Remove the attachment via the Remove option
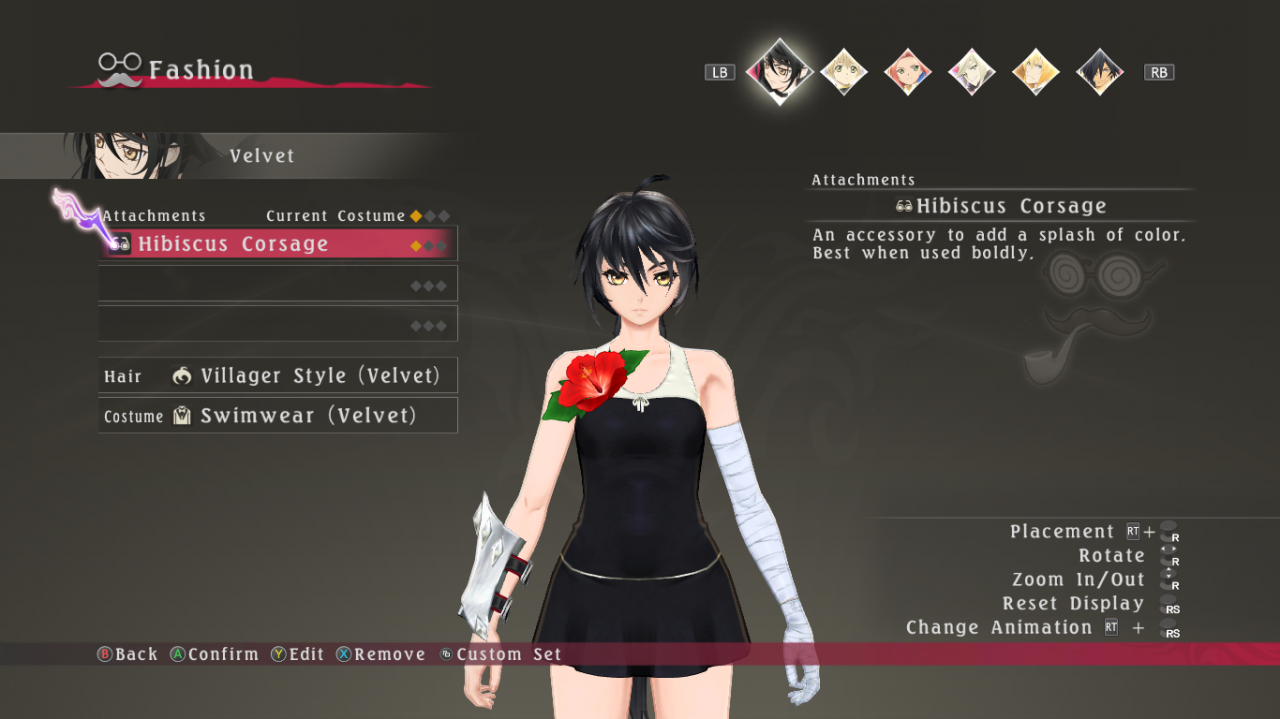Screen dimensions: 1280x719 pos(380,654)
